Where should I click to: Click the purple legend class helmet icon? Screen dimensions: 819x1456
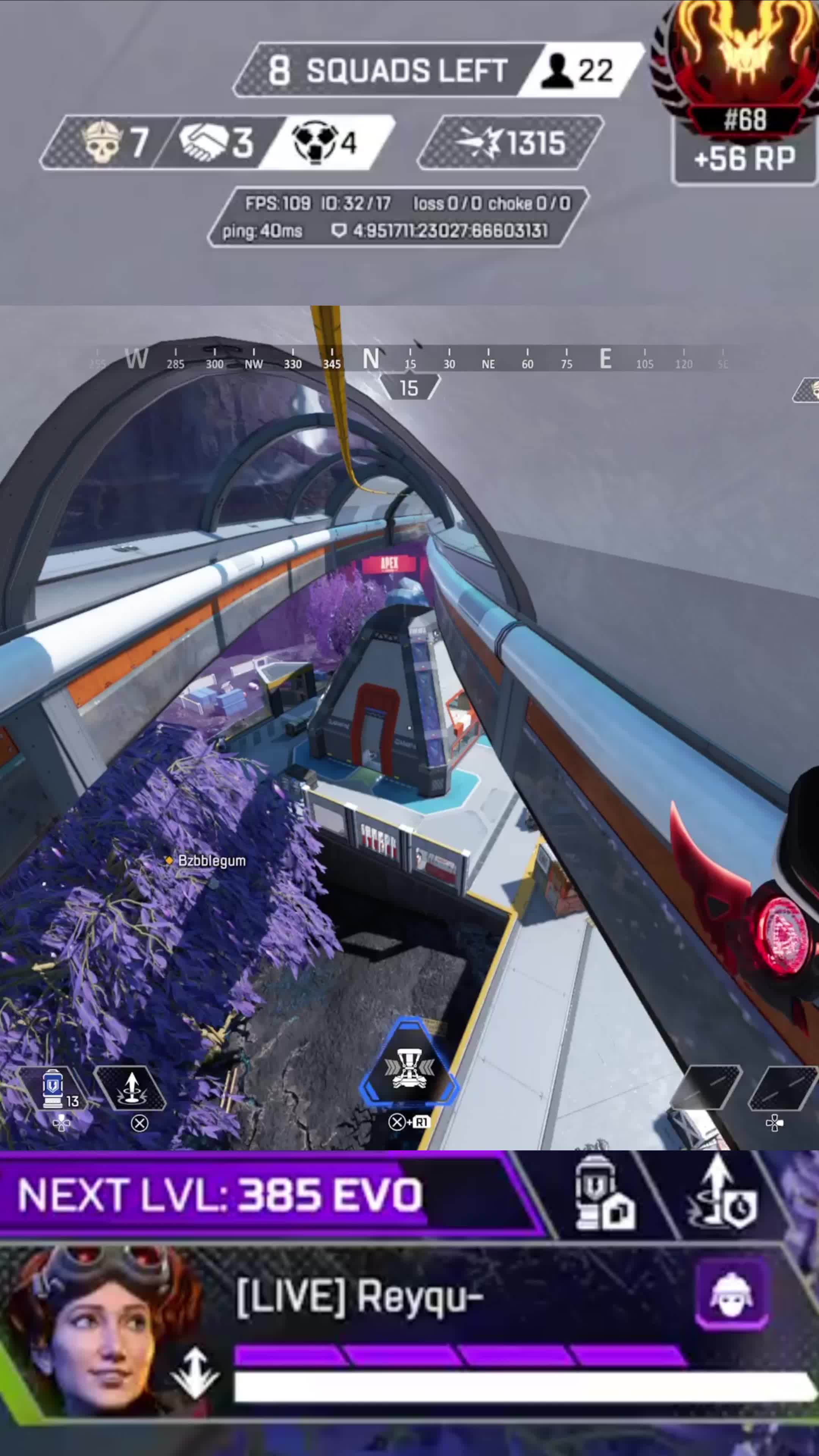731,1294
